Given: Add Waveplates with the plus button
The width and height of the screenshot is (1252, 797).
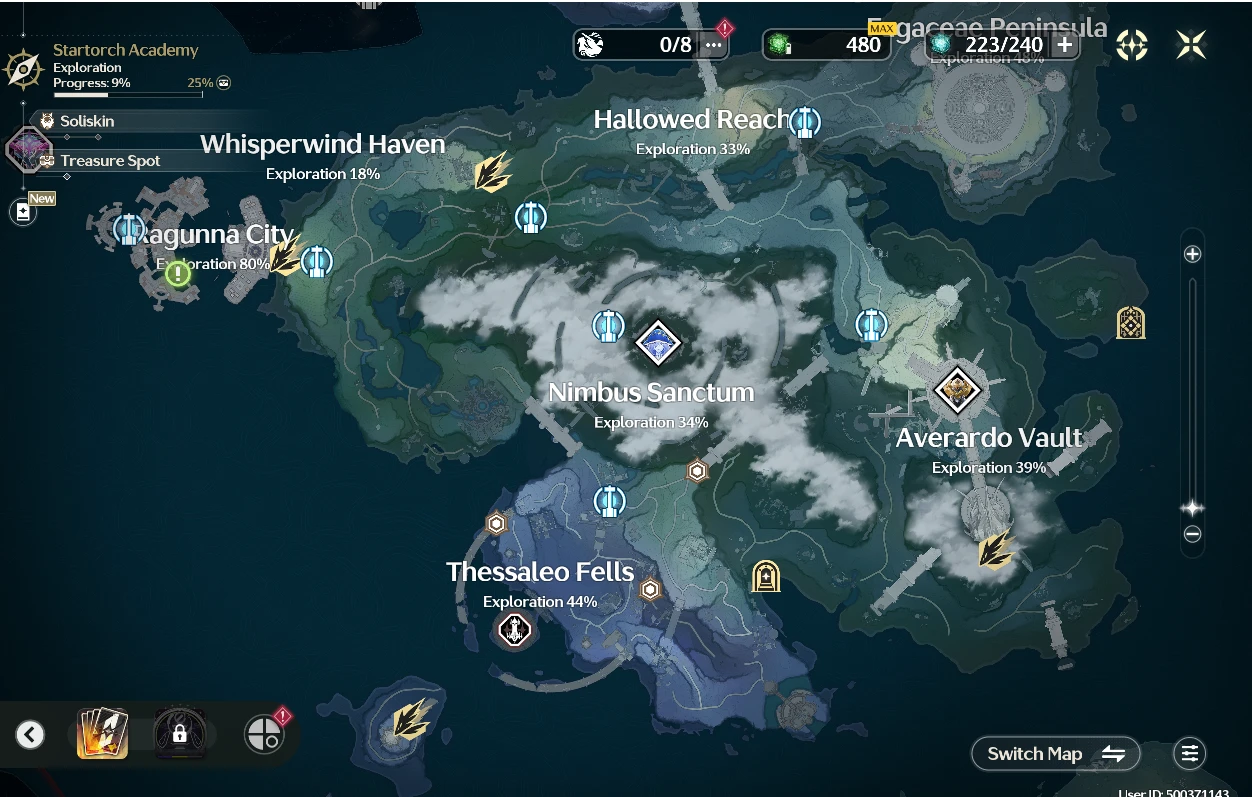Looking at the screenshot, I should coord(1065,45).
